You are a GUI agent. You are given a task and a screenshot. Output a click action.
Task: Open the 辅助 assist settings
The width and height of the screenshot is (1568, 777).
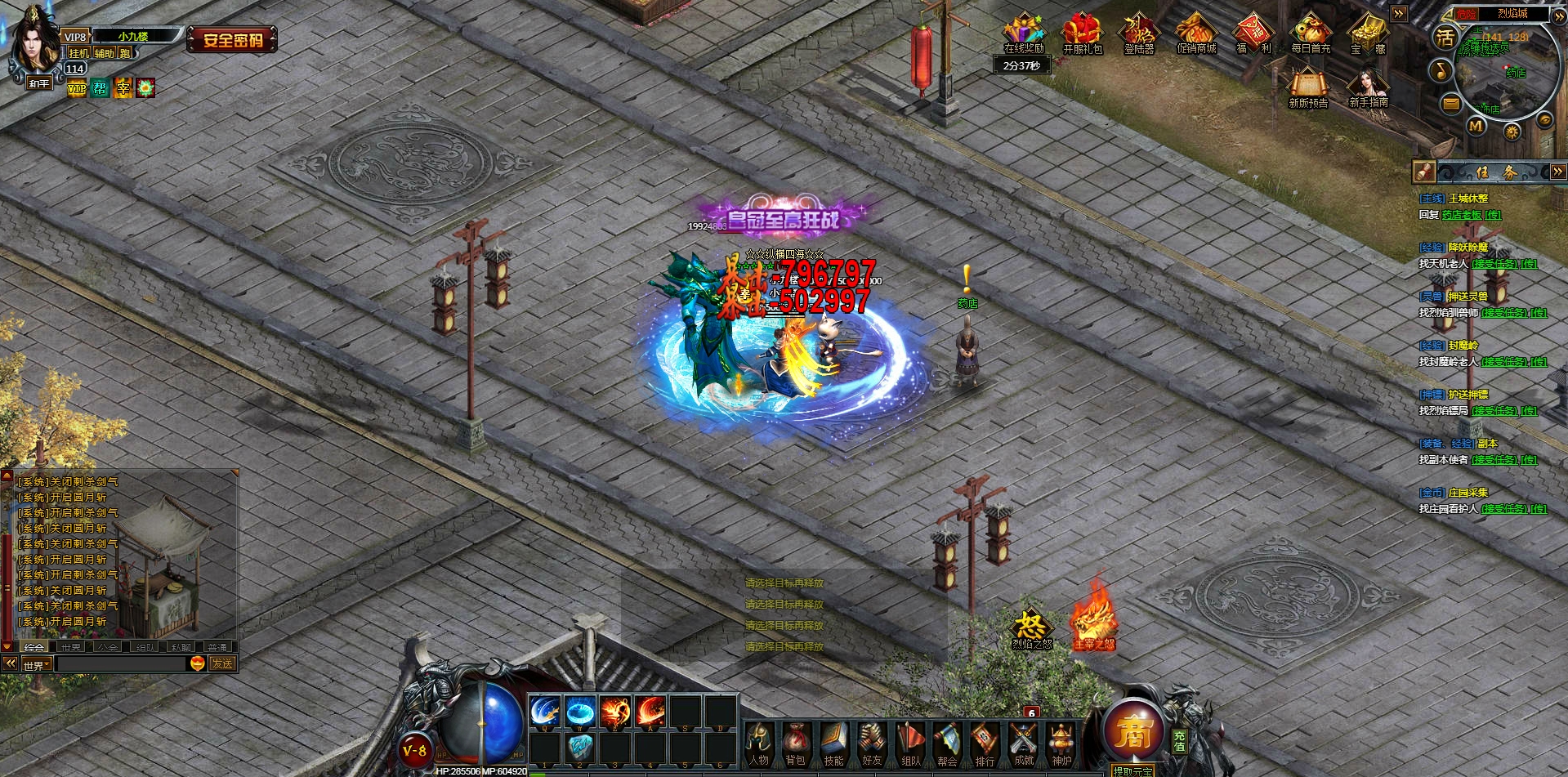(105, 53)
